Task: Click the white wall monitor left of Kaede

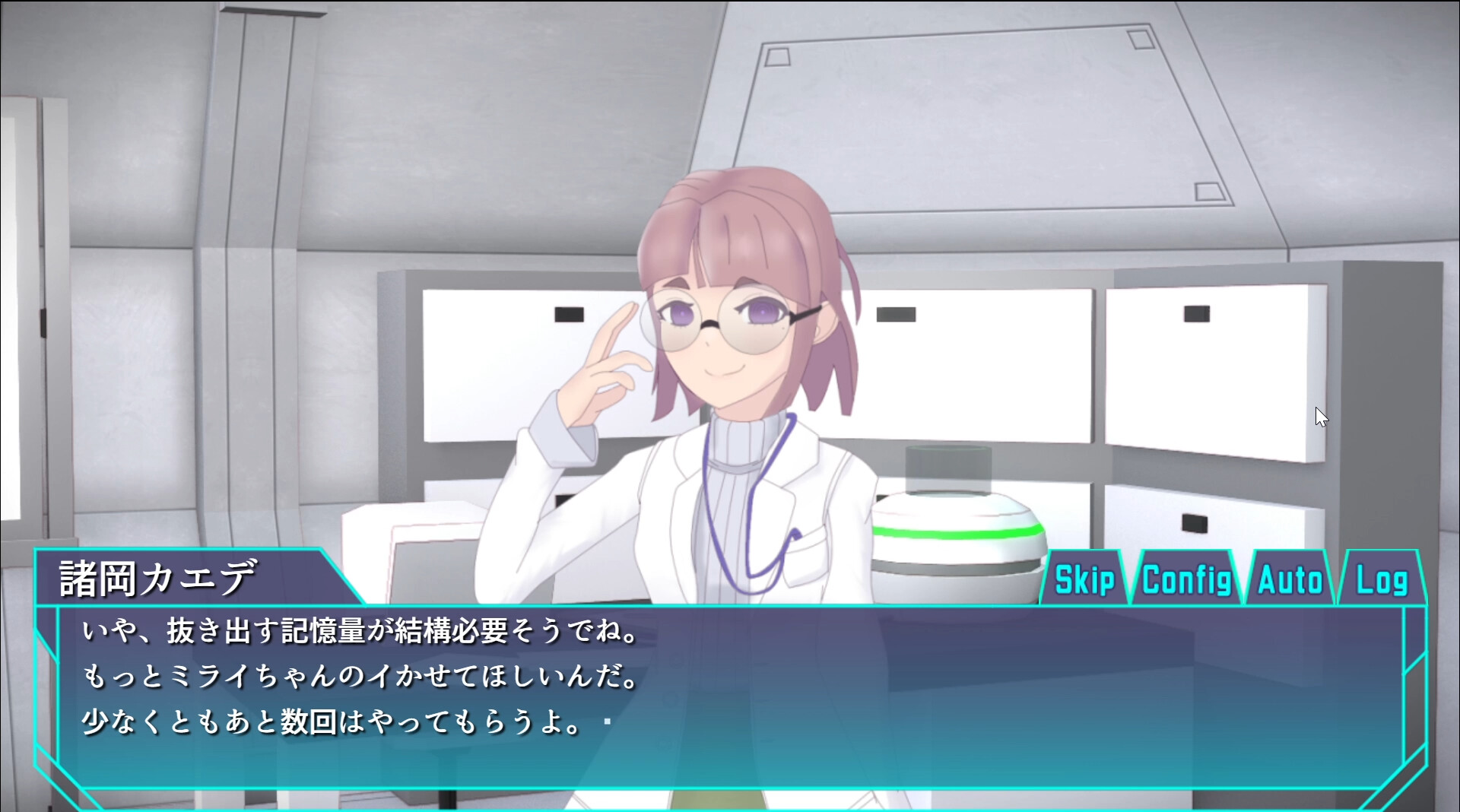Action: [x=487, y=357]
